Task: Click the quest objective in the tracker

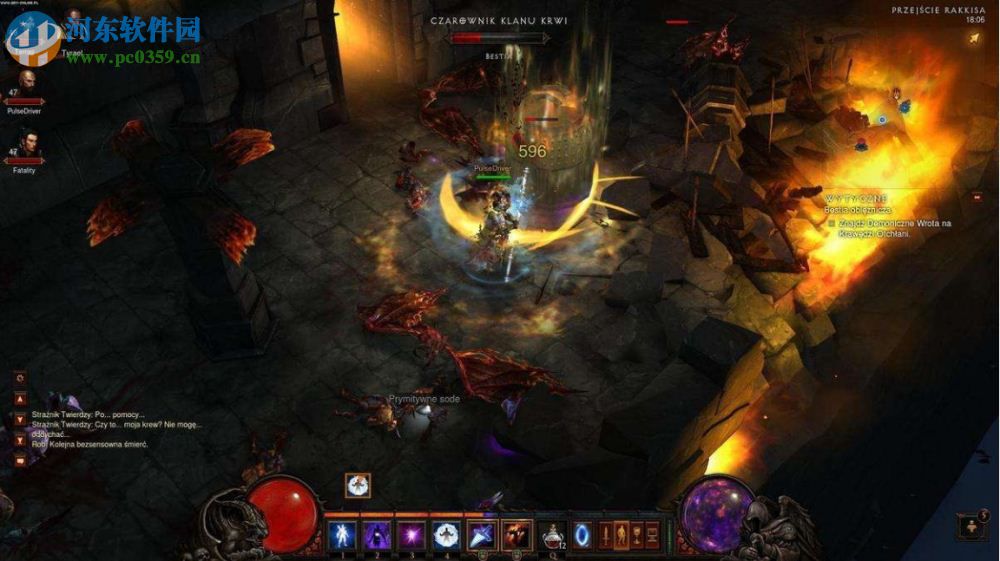Action: pos(890,228)
